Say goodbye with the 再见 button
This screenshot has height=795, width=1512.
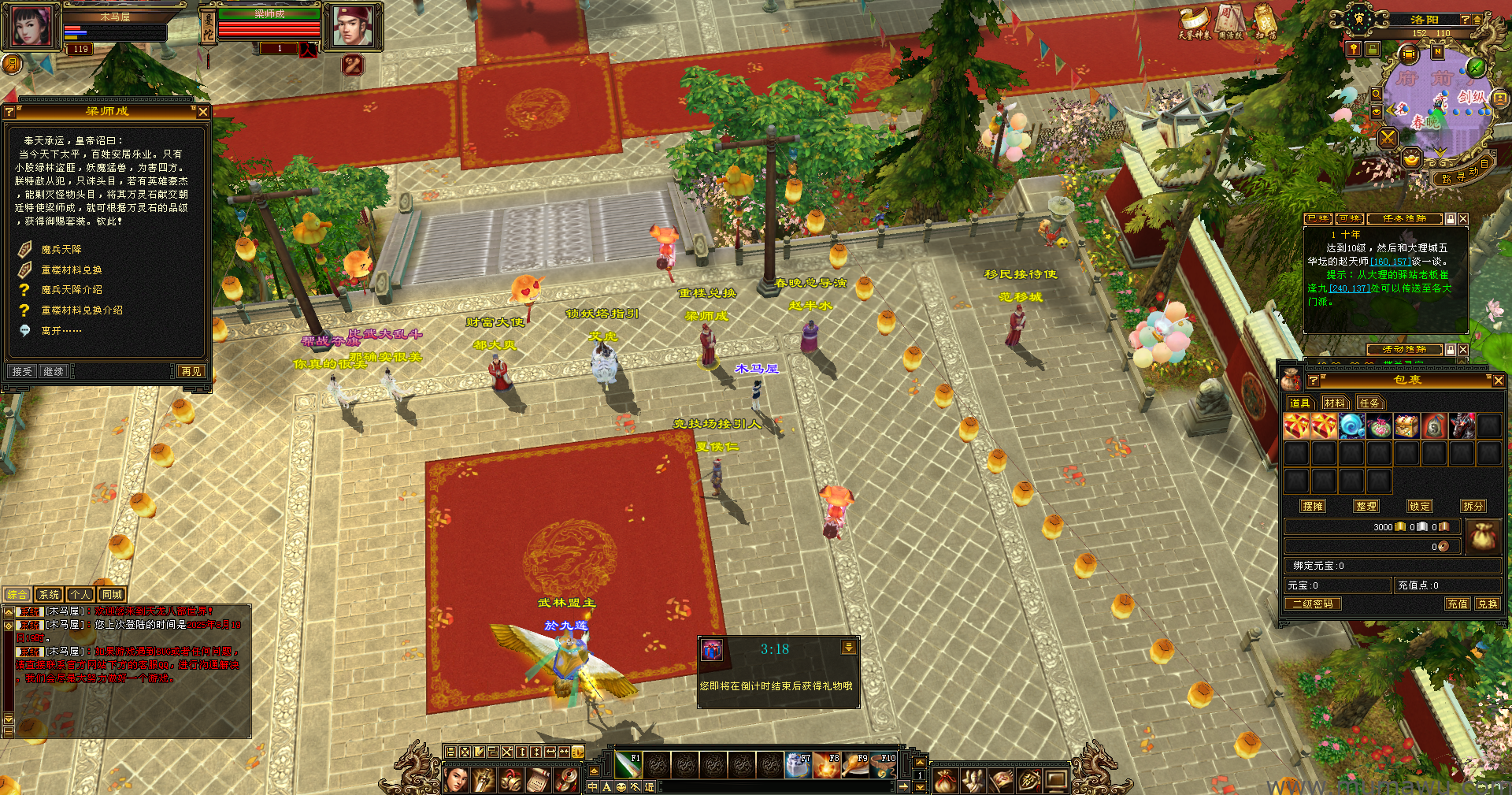191,371
